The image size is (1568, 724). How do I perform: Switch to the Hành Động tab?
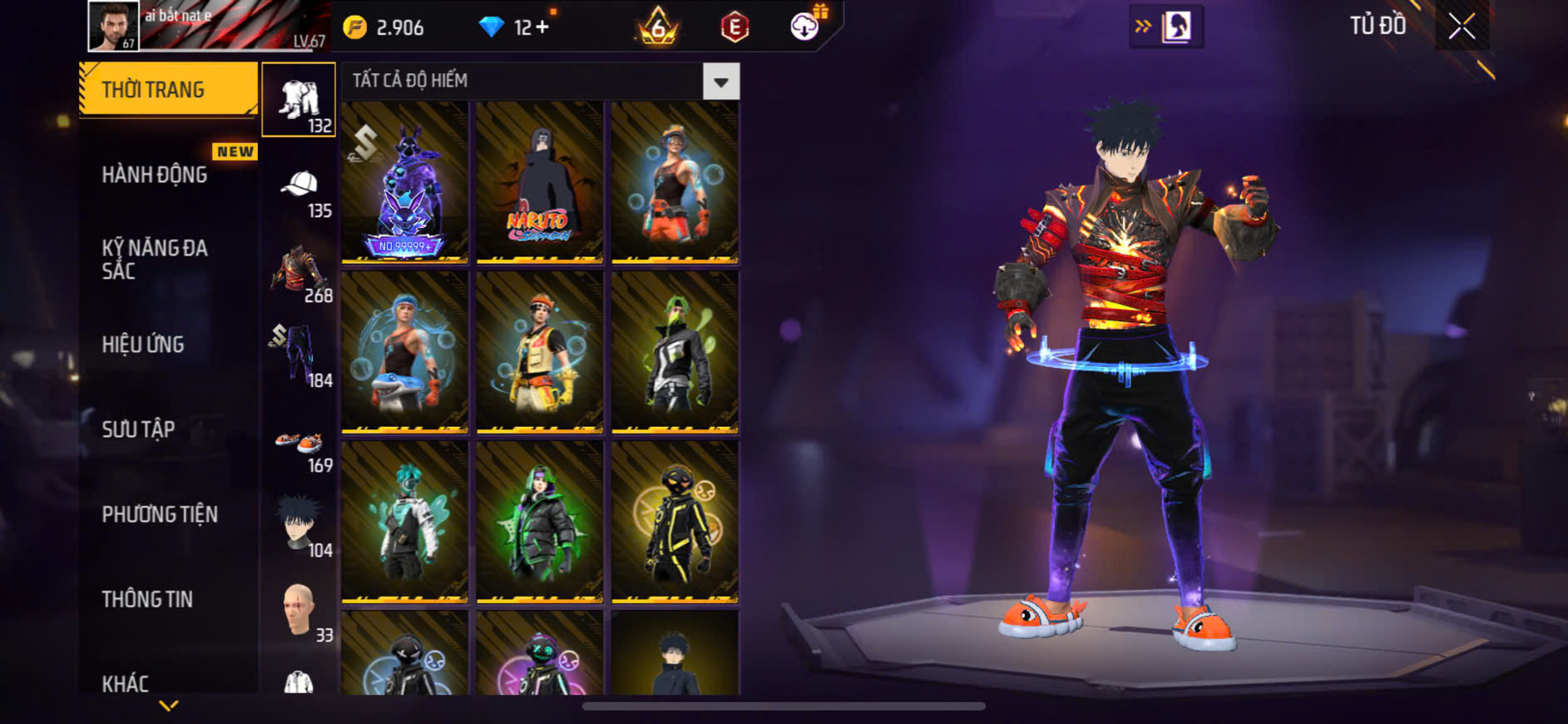point(155,175)
